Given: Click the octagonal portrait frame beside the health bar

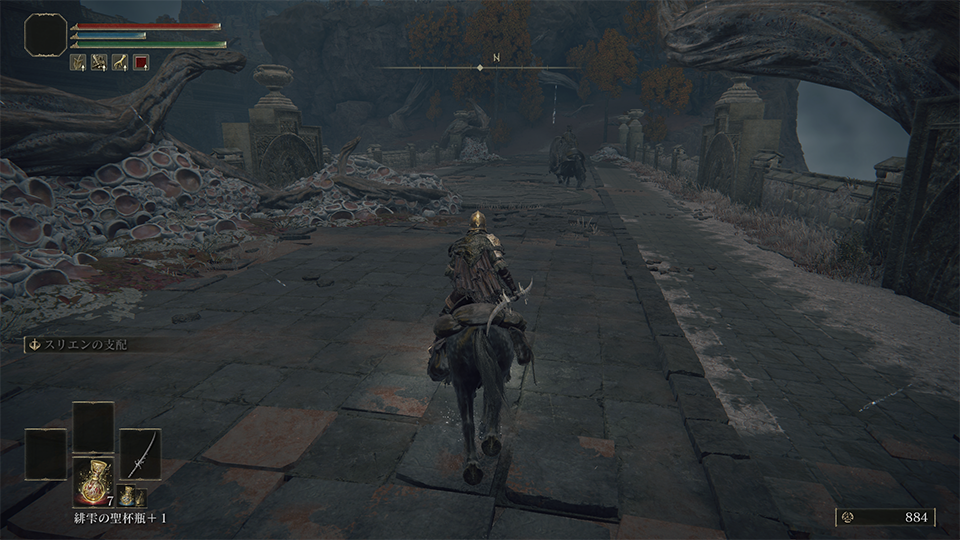Looking at the screenshot, I should pyautogui.click(x=46, y=35).
